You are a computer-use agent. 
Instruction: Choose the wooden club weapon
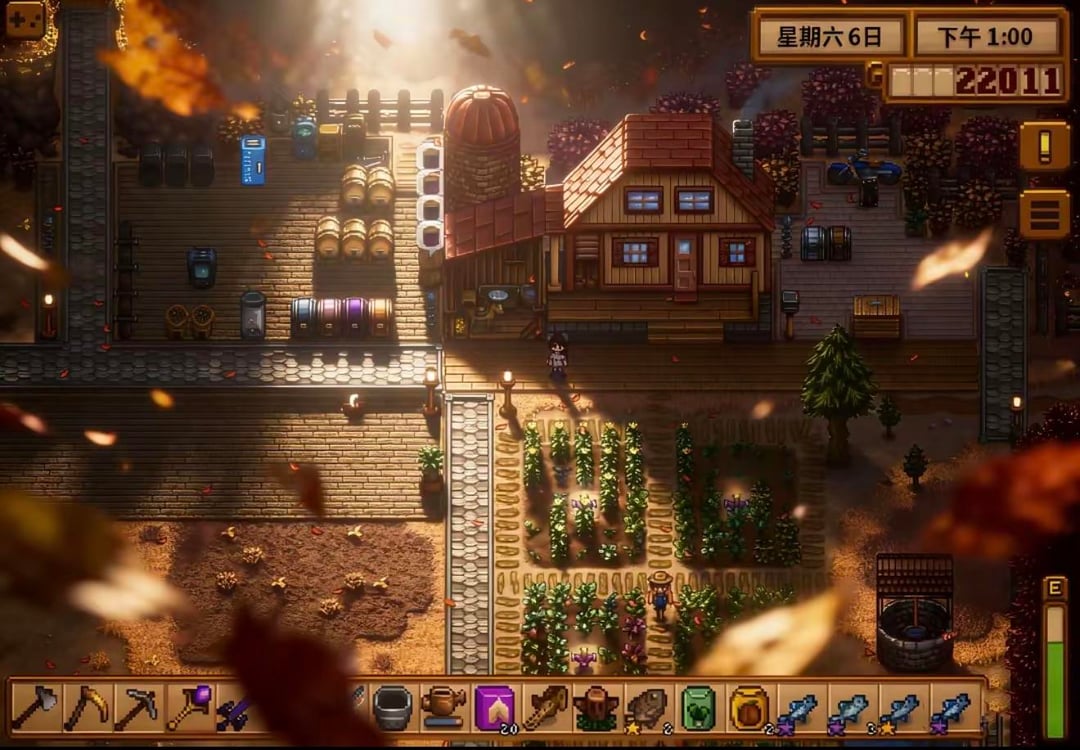[x=545, y=707]
